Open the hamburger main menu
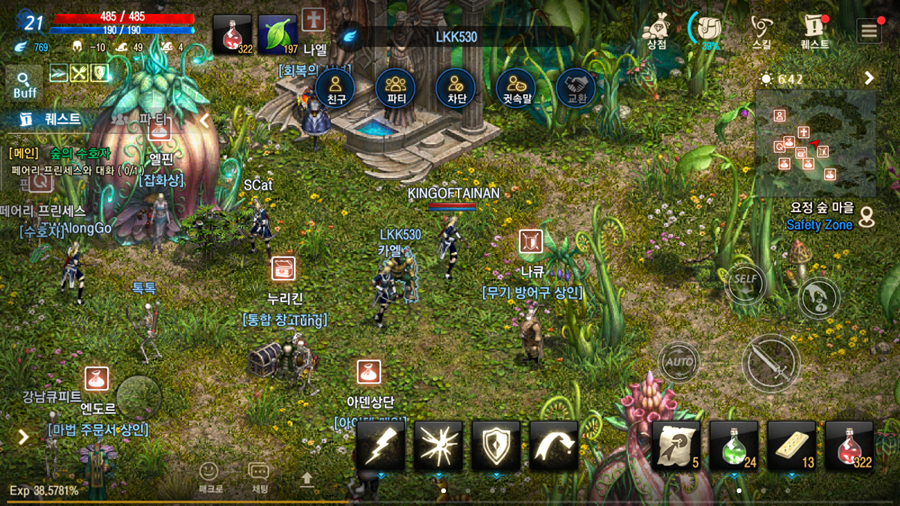Screen dimensions: 900x506 point(868,31)
